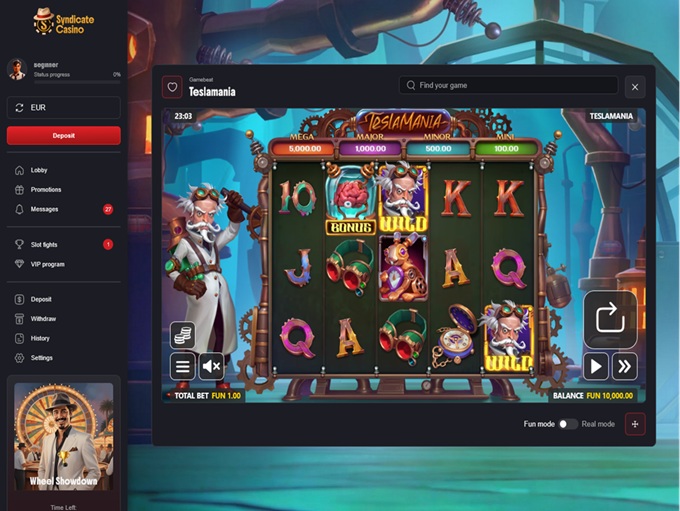
Task: Select the Wheel Showdown promo thumbnail
Action: [x=63, y=435]
